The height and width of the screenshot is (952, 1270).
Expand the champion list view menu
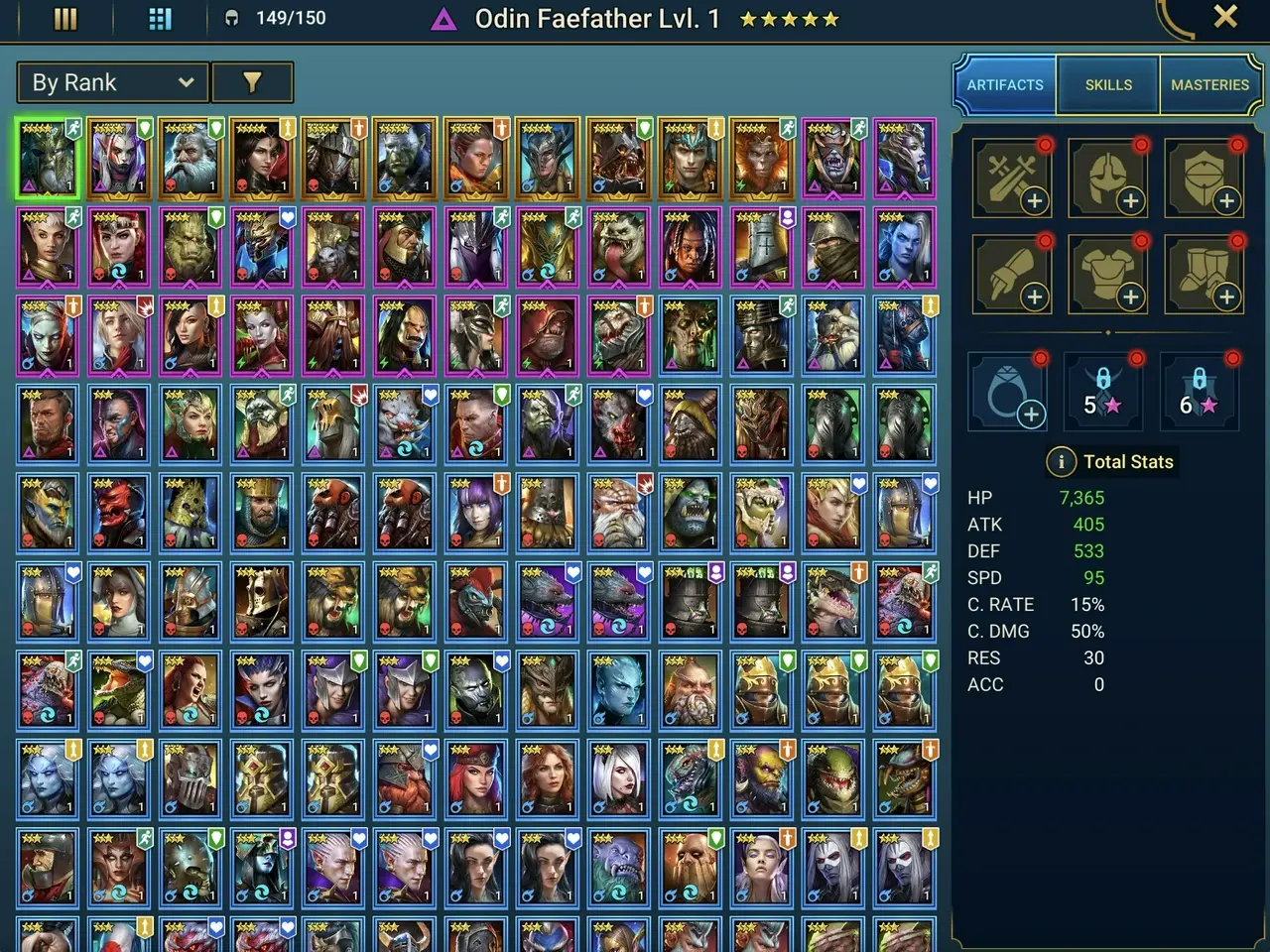coord(65,18)
